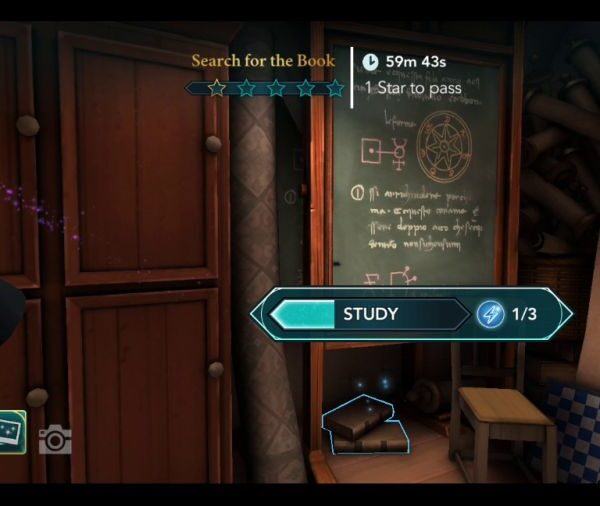Take a screenshot with the camera icon
The width and height of the screenshot is (600, 506).
(x=55, y=439)
